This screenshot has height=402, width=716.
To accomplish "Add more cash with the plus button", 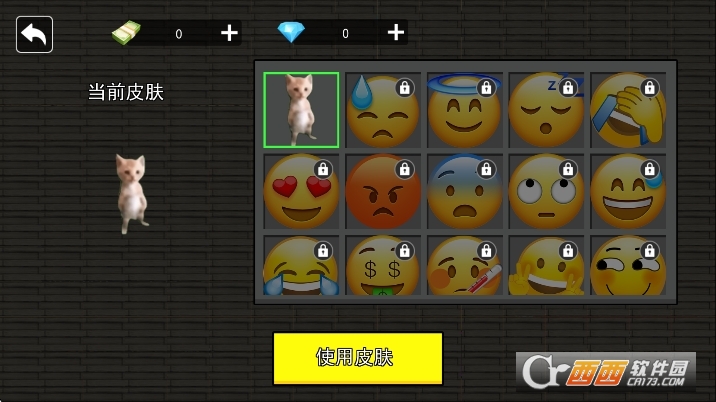I will 229,33.
